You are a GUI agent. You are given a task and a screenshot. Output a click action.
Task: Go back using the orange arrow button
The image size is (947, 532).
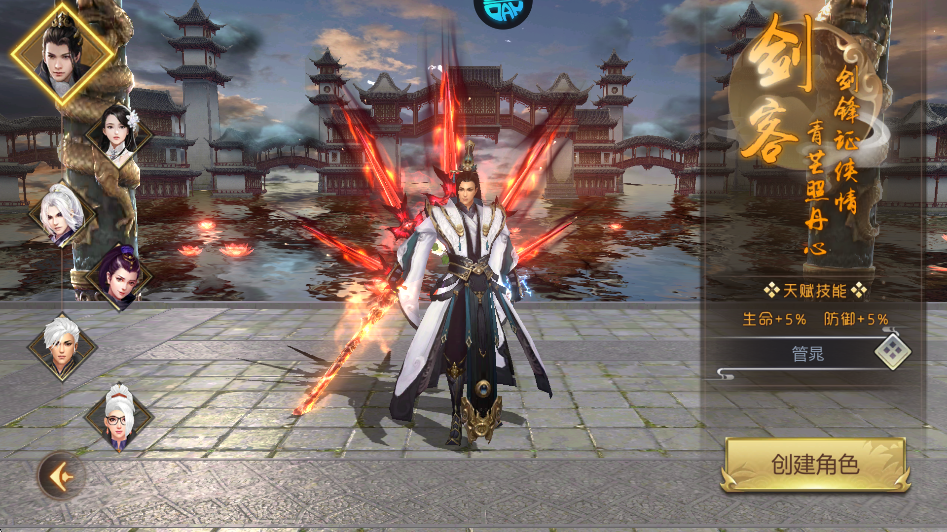[x=60, y=475]
